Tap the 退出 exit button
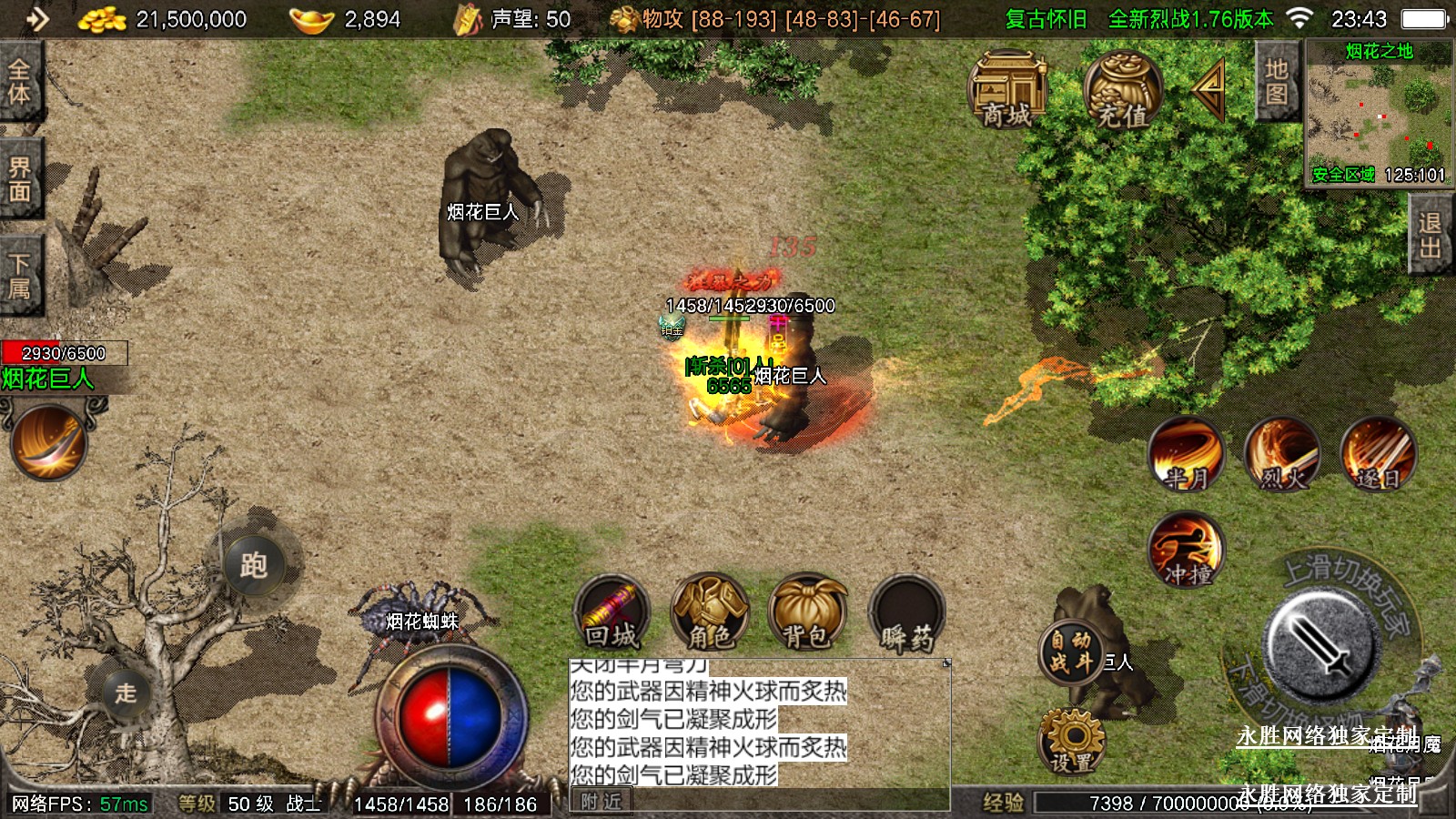 (1430, 235)
